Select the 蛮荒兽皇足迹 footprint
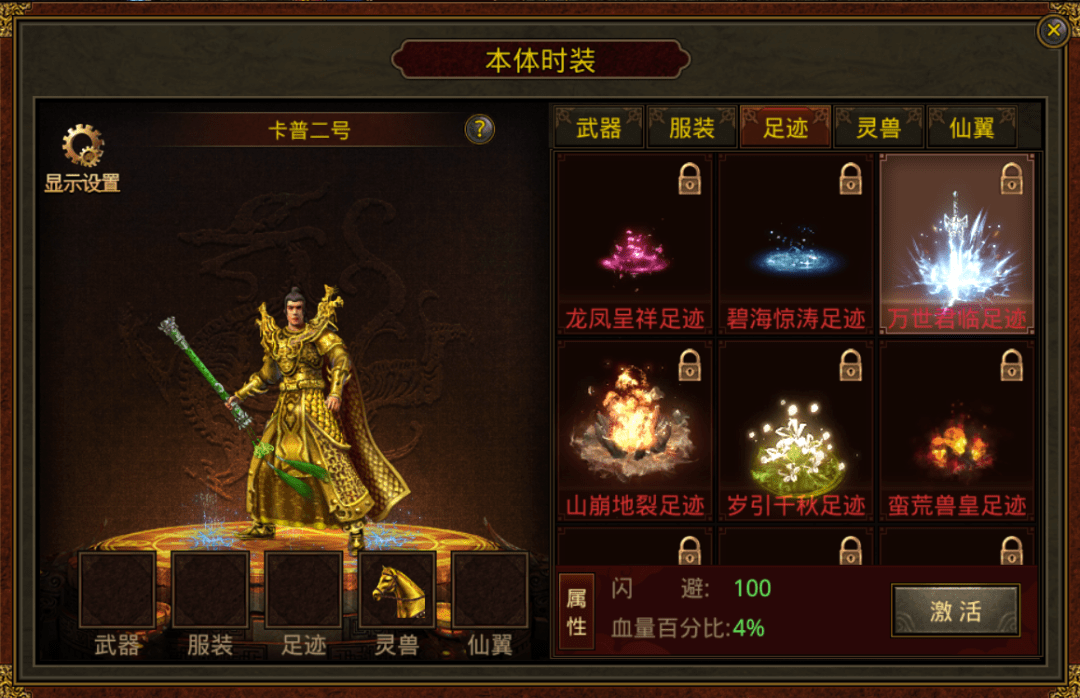This screenshot has height=698, width=1080. (x=957, y=430)
